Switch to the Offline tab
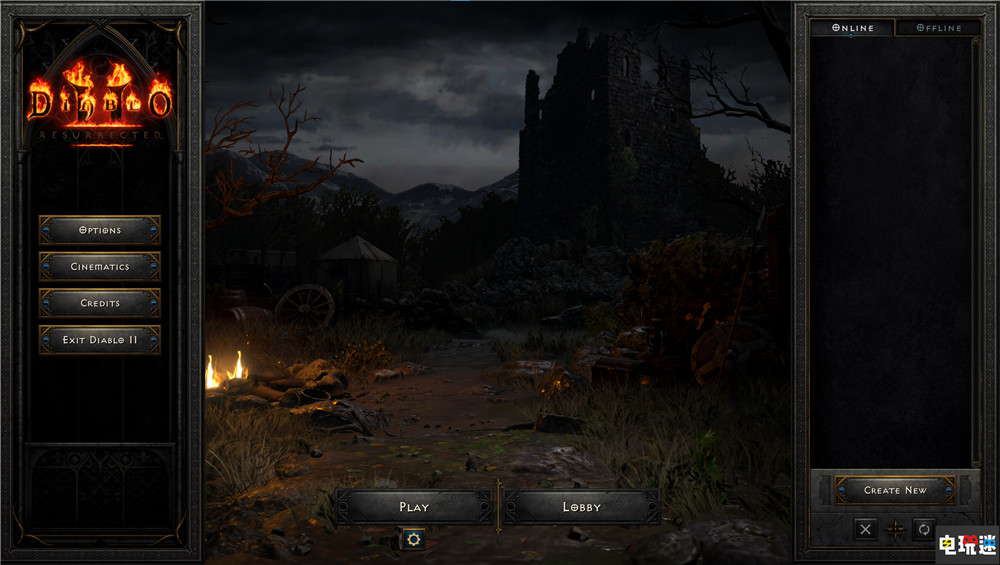The width and height of the screenshot is (1000, 565). (937, 28)
